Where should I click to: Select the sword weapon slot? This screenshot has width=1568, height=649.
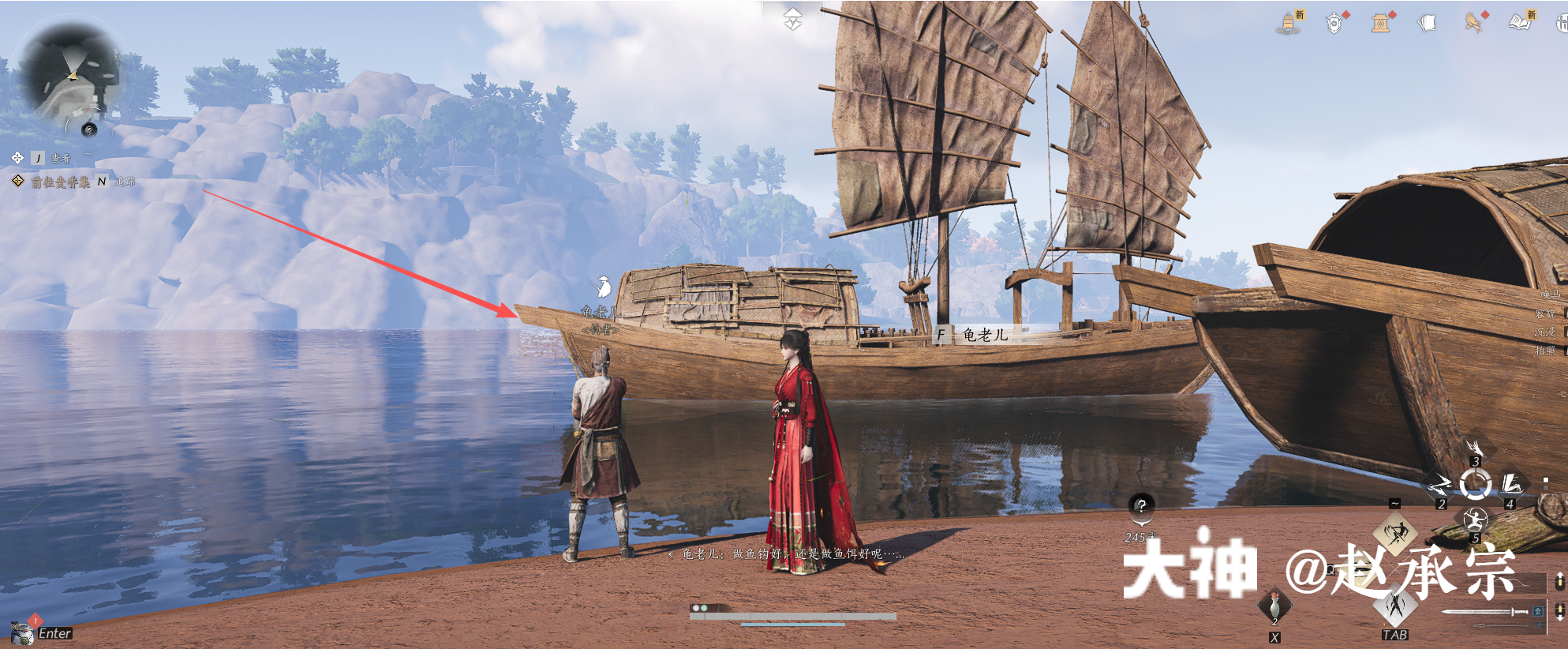tap(1485, 611)
